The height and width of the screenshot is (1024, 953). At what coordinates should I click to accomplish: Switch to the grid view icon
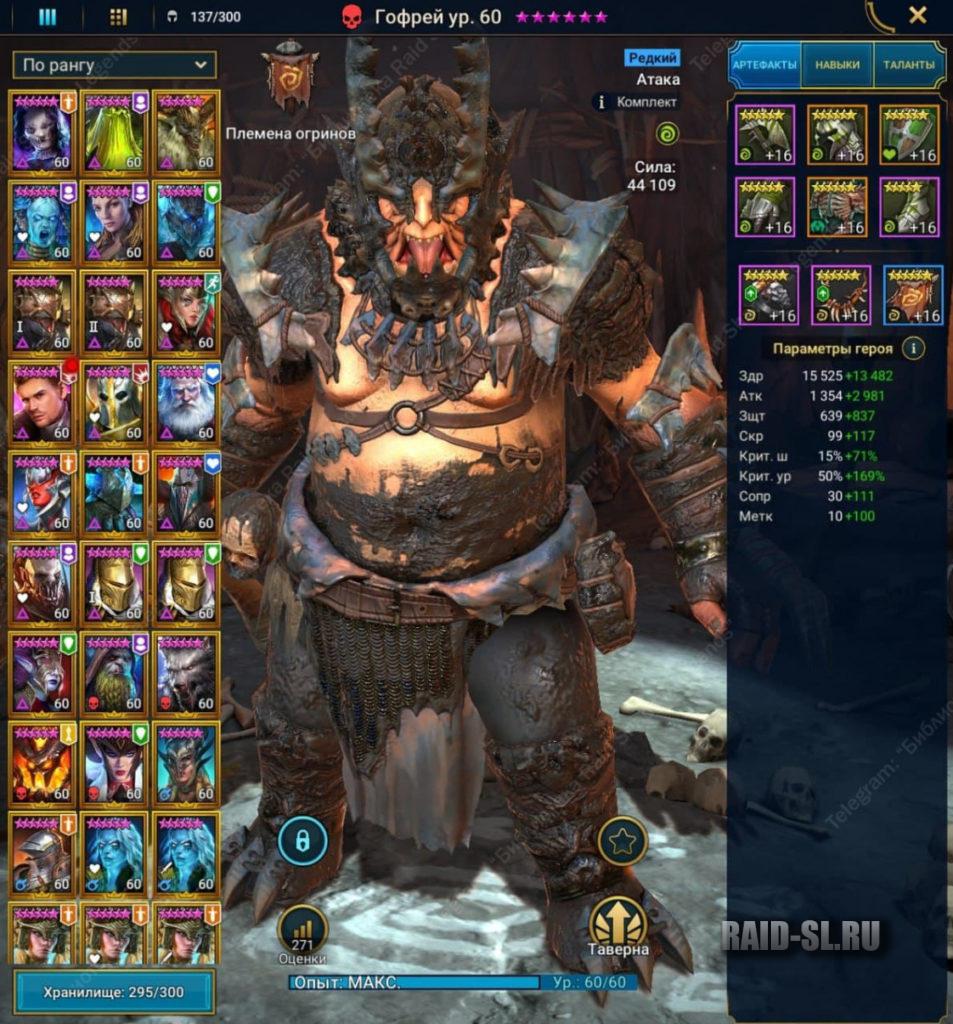pos(118,16)
